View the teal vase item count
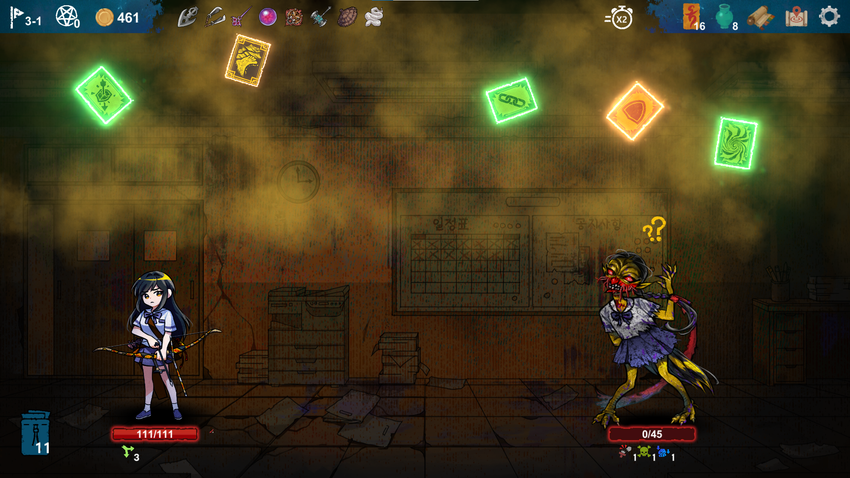850x478 pixels. (727, 17)
